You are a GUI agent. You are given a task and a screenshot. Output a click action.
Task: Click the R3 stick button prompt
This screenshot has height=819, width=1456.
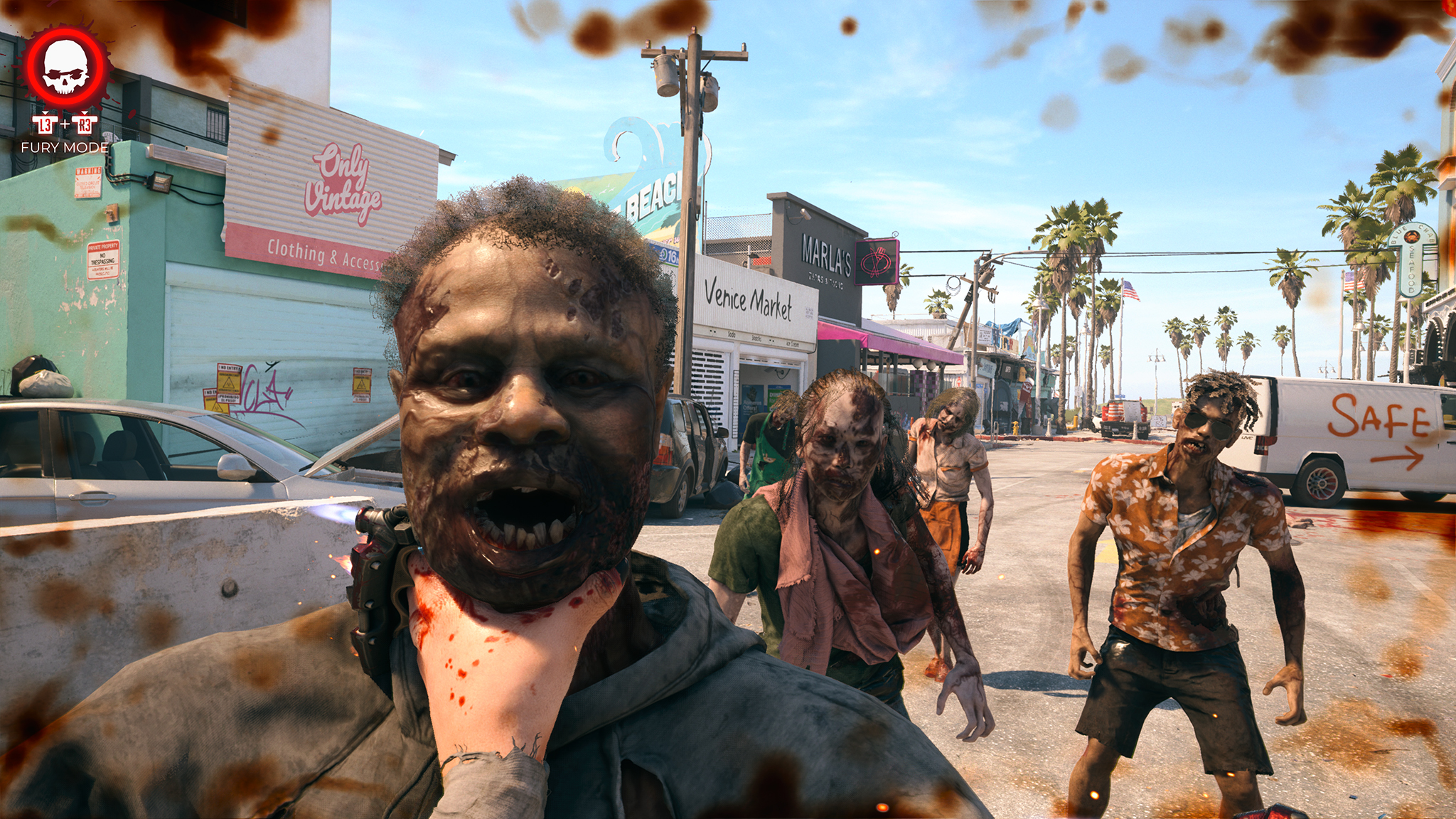[85, 126]
